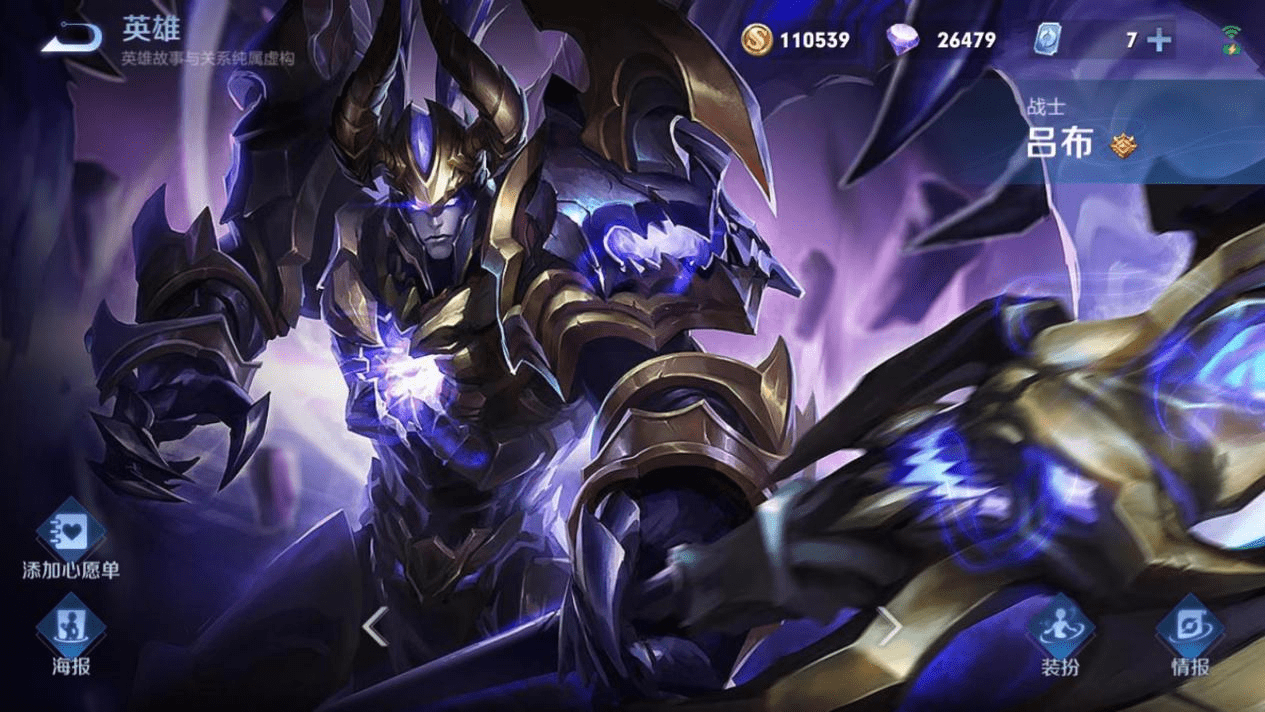This screenshot has width=1265, height=712.
Task: Click the plus button to add tickets
Action: (1159, 40)
